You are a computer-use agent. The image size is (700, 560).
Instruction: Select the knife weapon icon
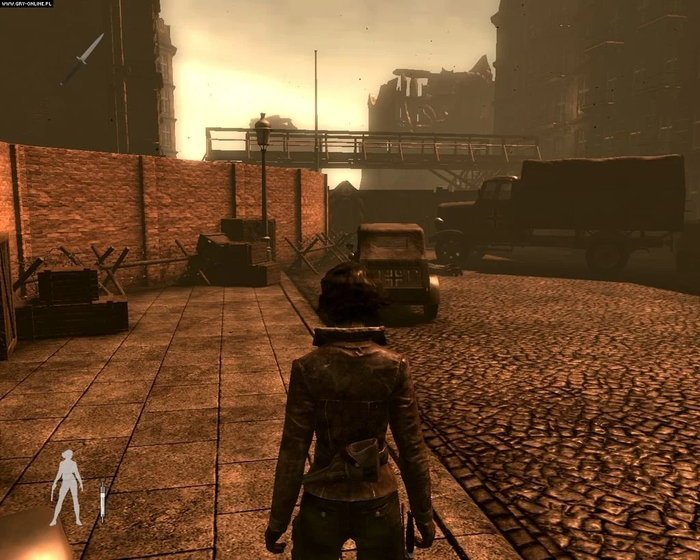(x=84, y=57)
